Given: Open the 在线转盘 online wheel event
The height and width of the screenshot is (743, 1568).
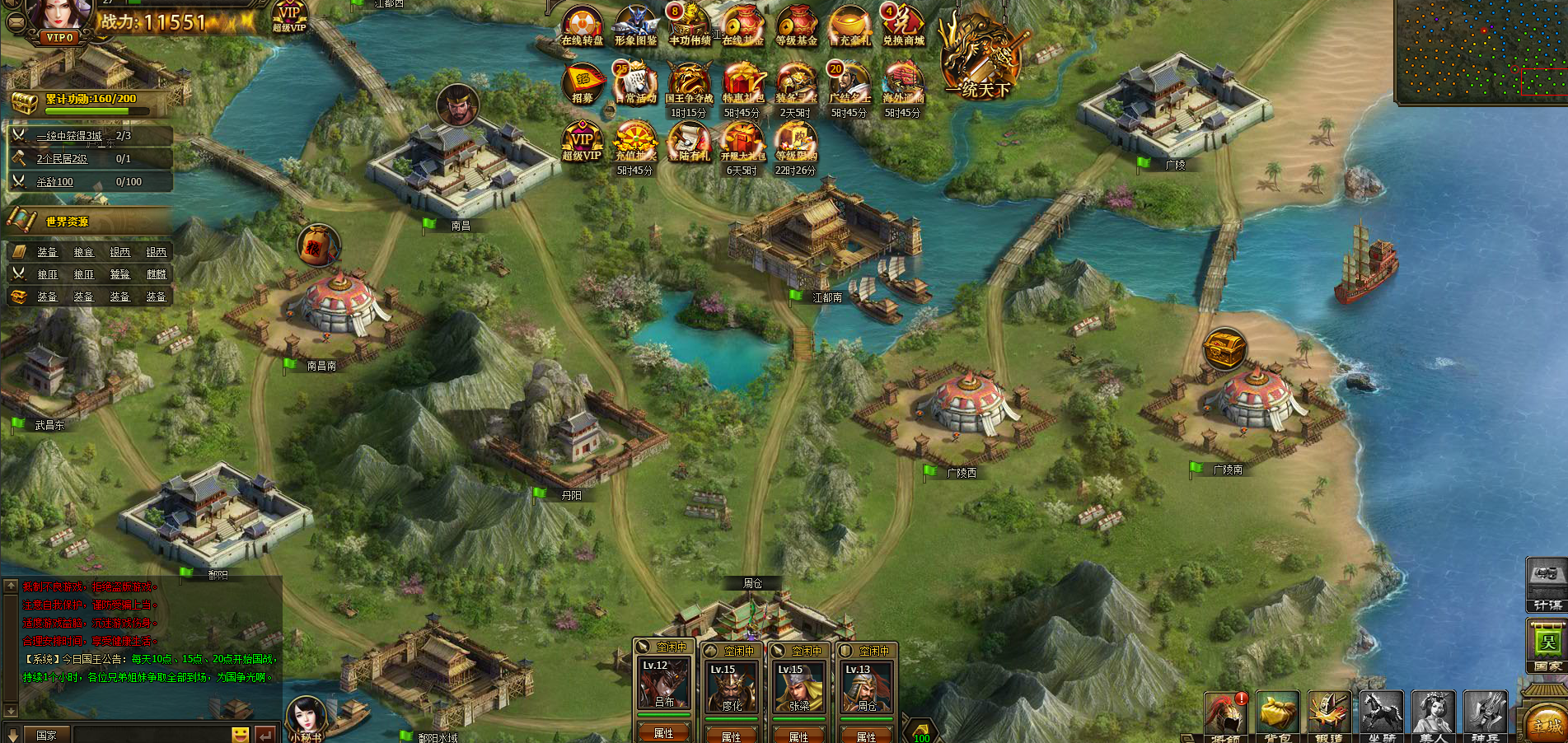Looking at the screenshot, I should (x=582, y=25).
